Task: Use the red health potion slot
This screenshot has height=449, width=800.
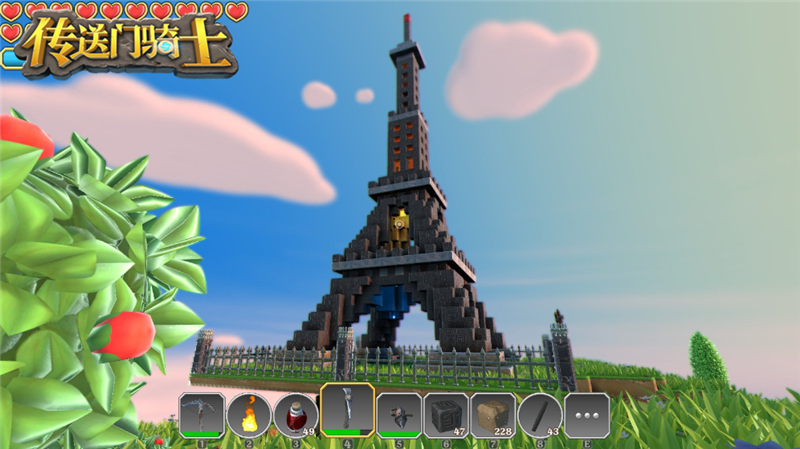Action: [x=296, y=414]
